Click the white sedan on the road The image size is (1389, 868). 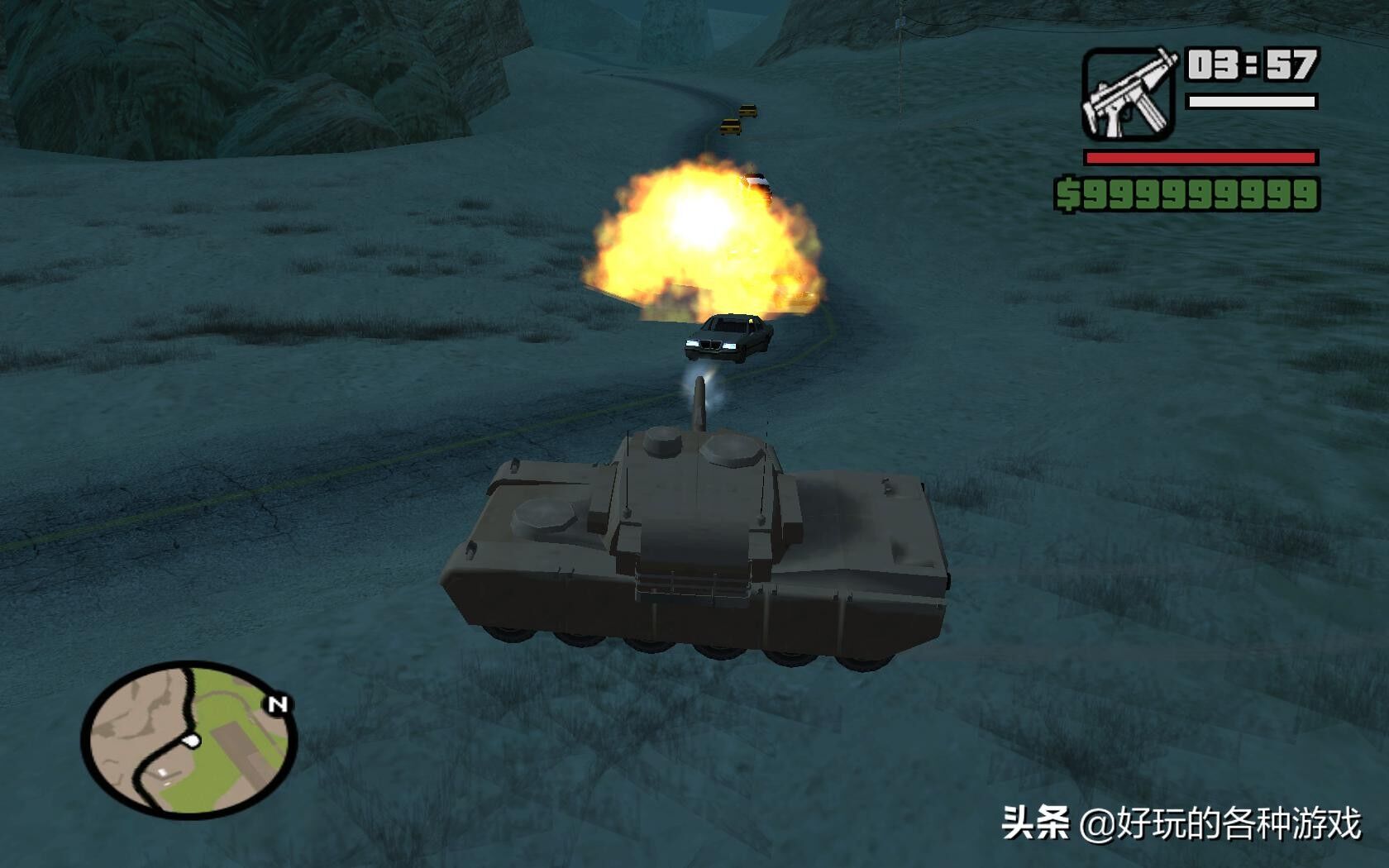(726, 339)
